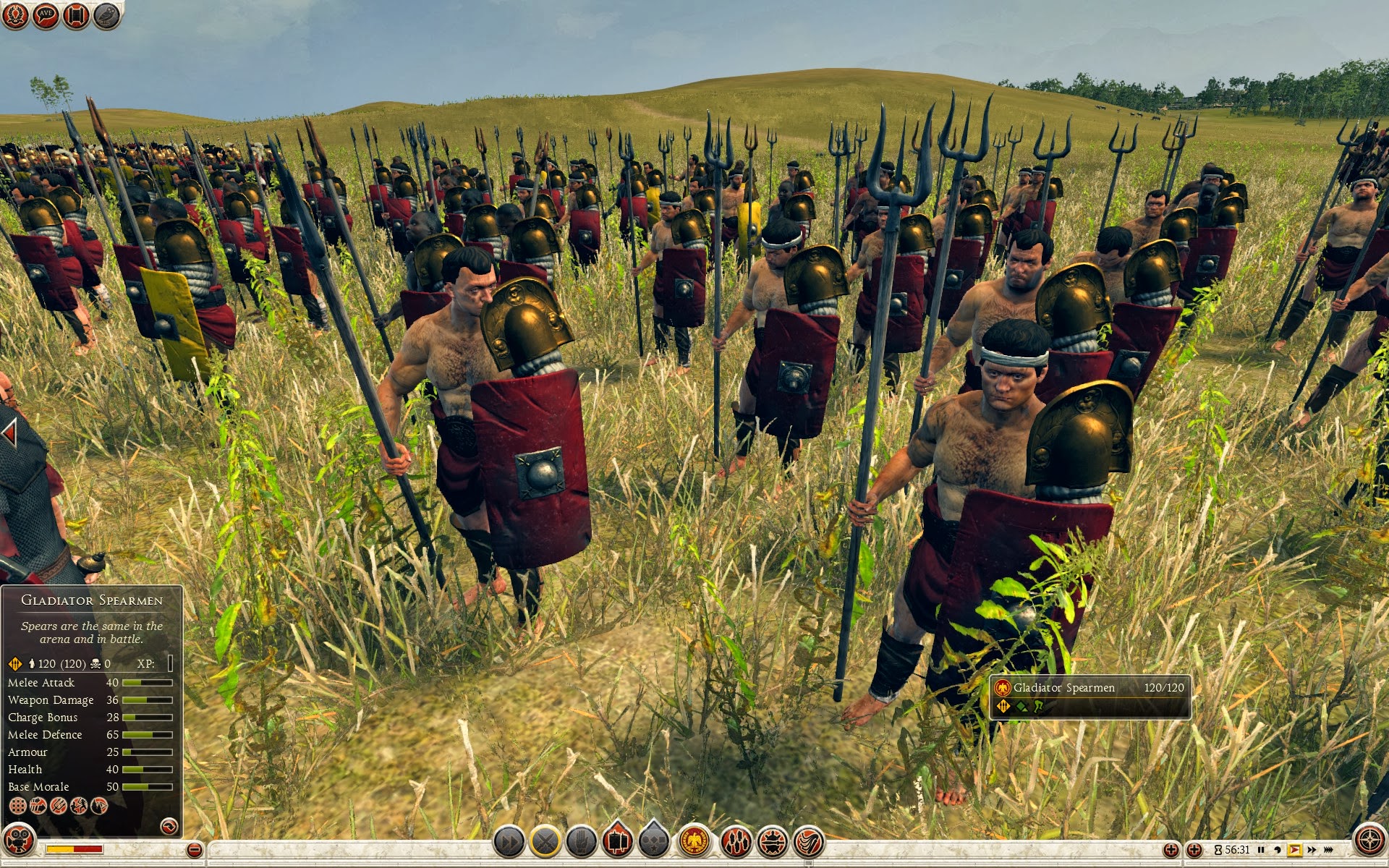Activate the whip ability icon
The width and height of the screenshot is (1389, 868).
point(809,841)
